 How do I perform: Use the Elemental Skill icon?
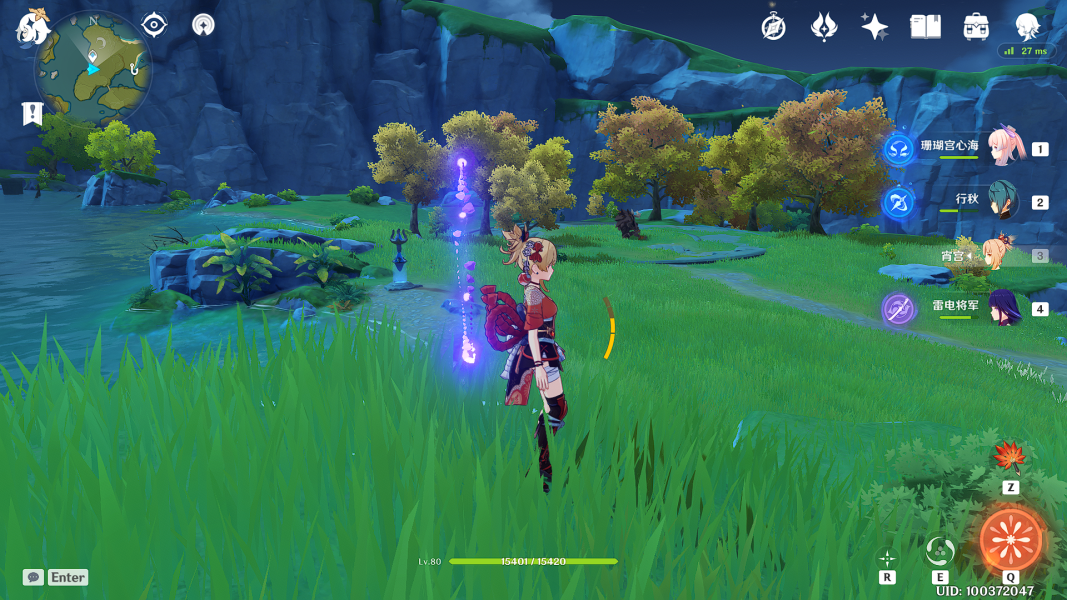tap(939, 551)
